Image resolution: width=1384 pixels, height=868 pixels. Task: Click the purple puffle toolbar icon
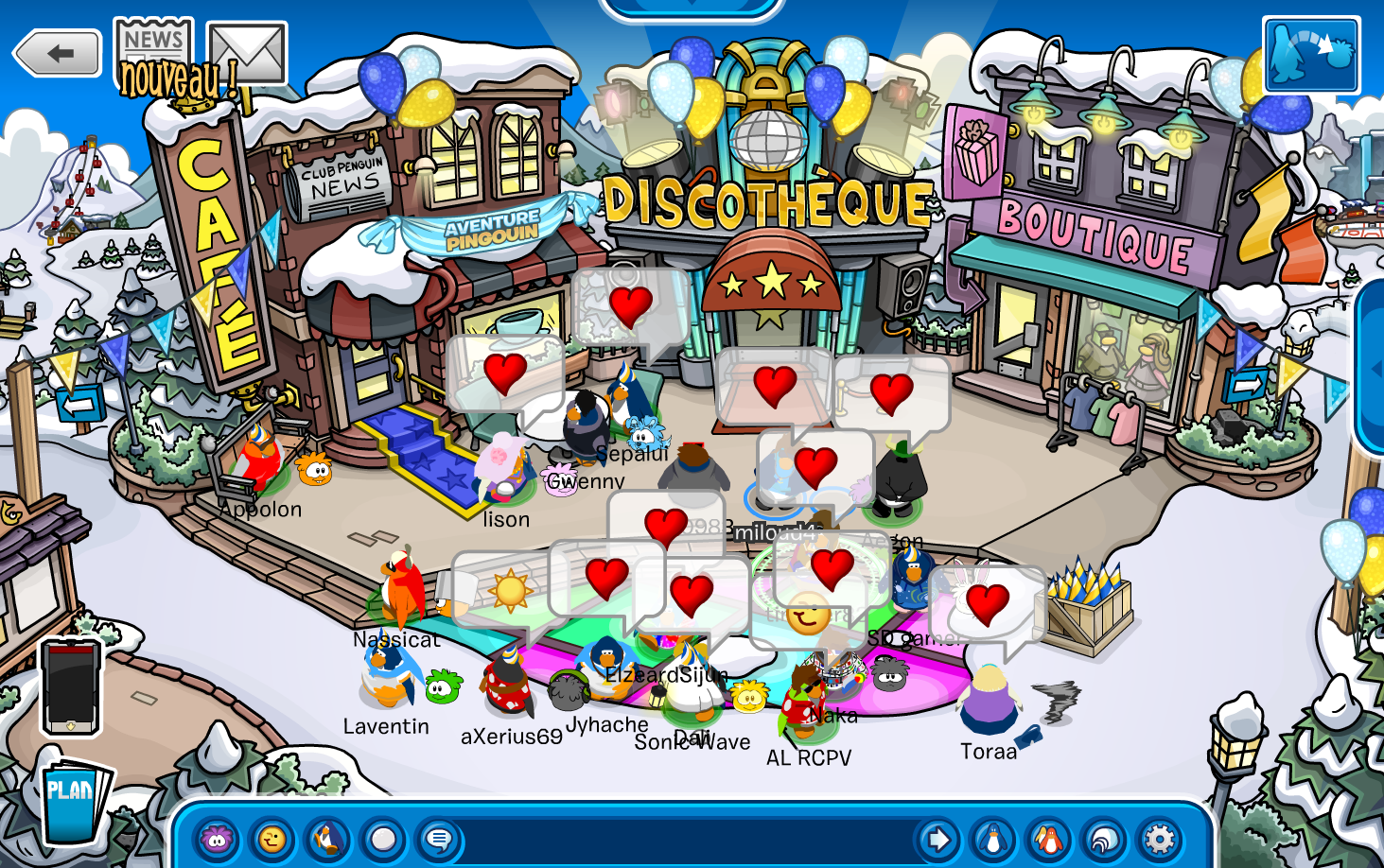(x=217, y=839)
